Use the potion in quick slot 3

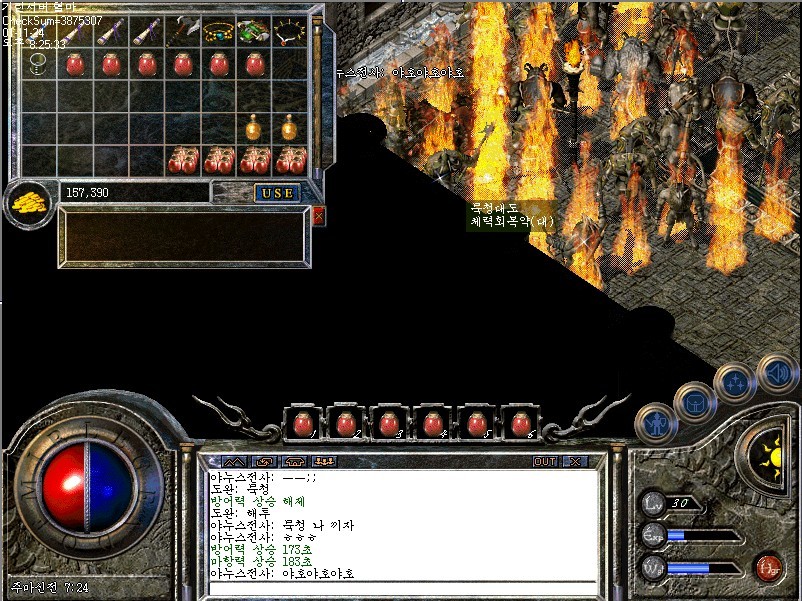(x=389, y=424)
